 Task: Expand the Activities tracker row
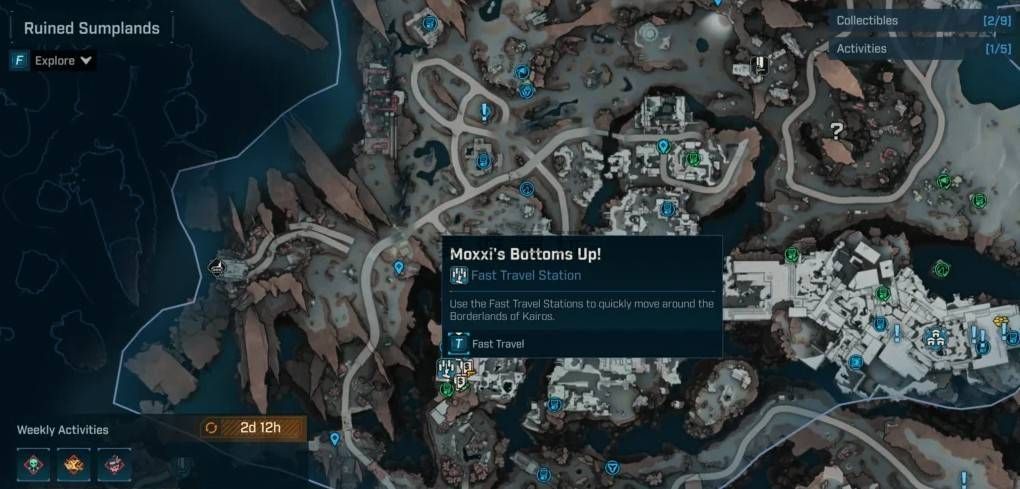[922, 48]
